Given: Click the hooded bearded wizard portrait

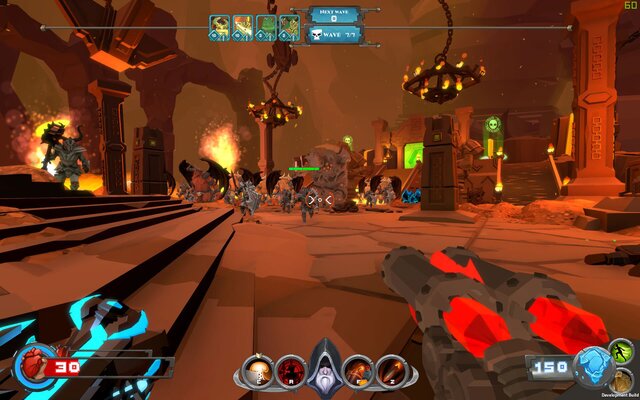Looking at the screenshot, I should click(325, 366).
